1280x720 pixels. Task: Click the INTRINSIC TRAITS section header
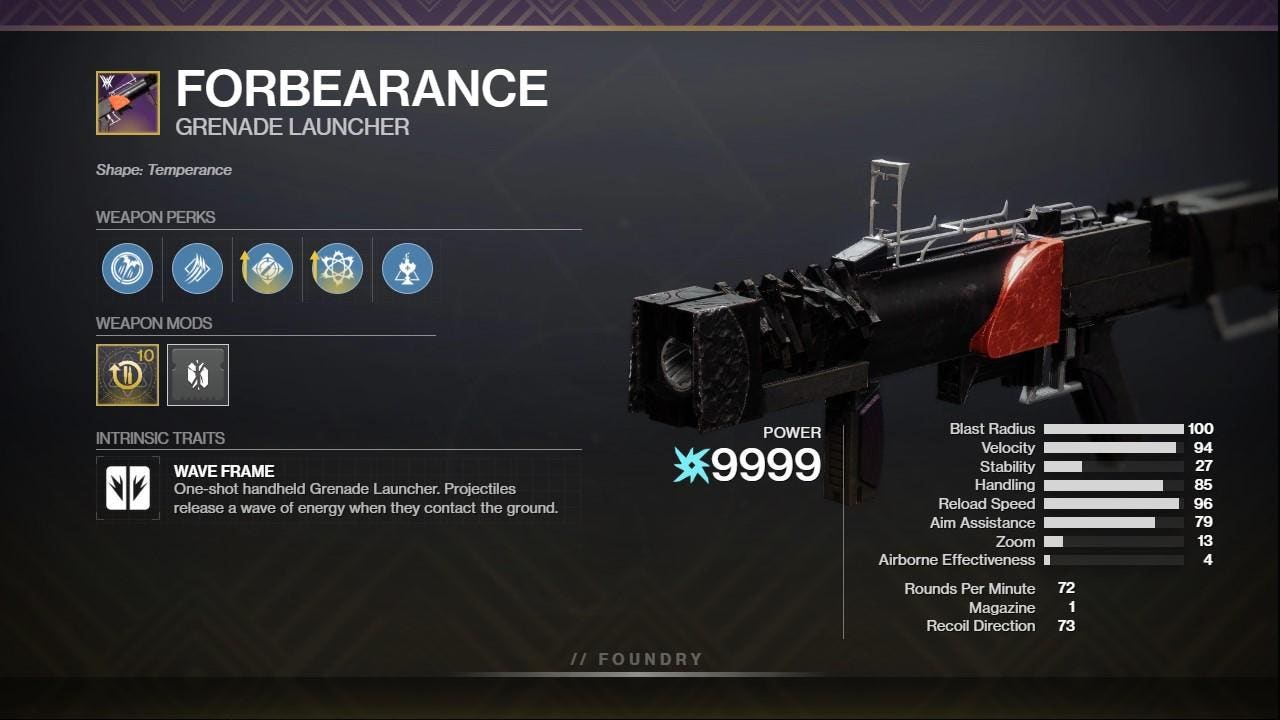point(160,437)
